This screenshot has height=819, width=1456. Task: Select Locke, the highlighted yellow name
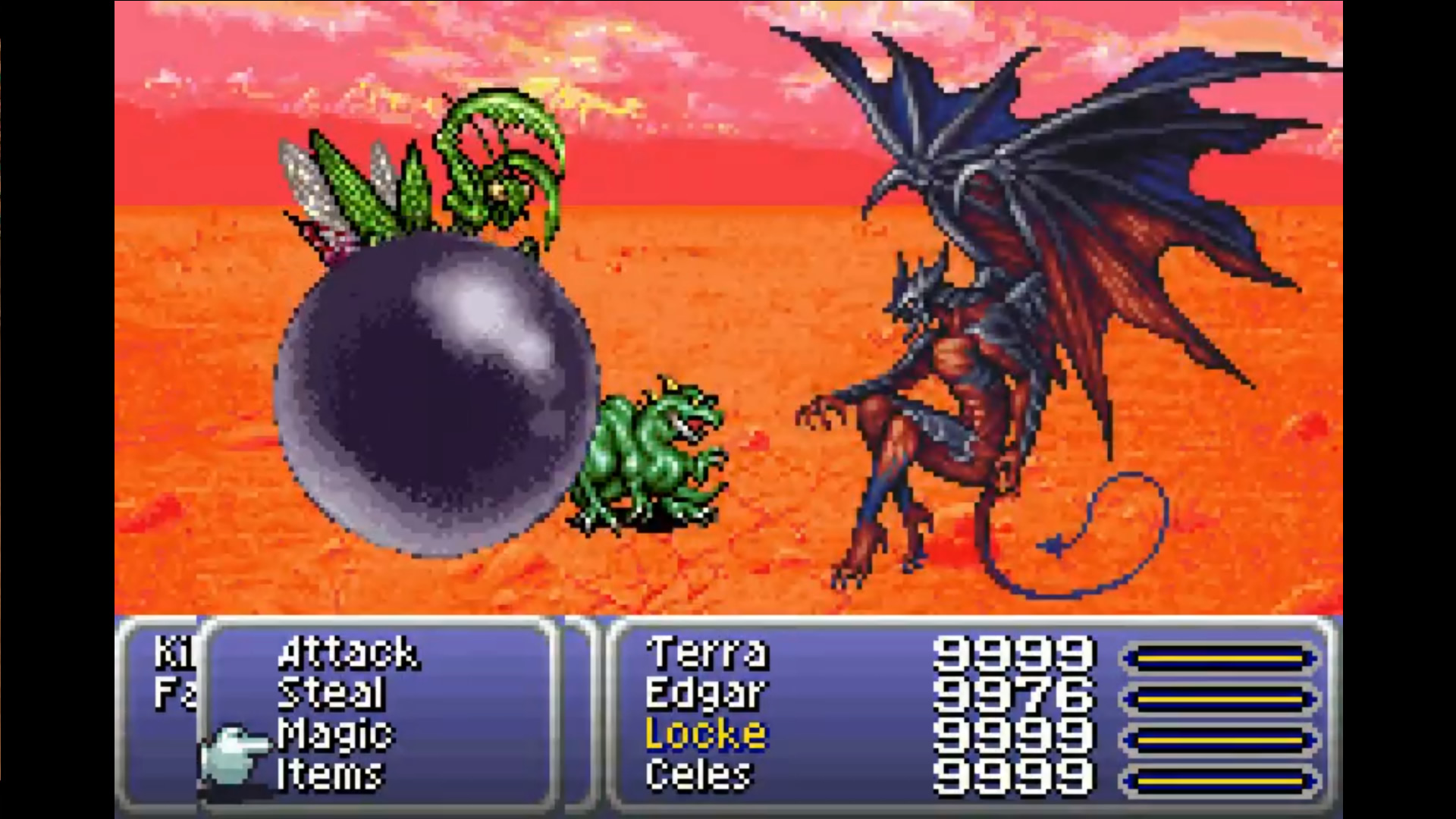705,733
